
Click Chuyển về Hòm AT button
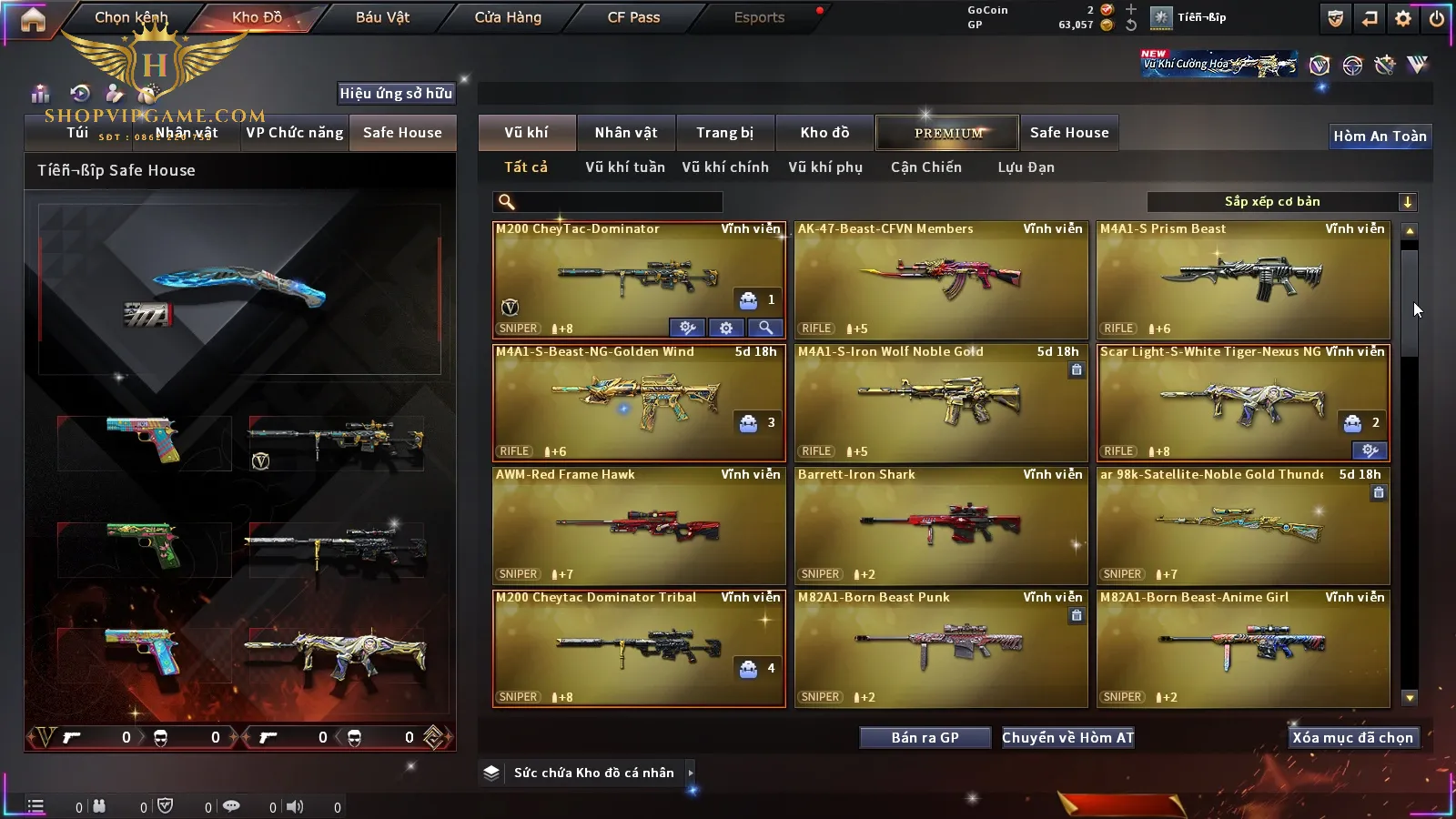point(1067,738)
